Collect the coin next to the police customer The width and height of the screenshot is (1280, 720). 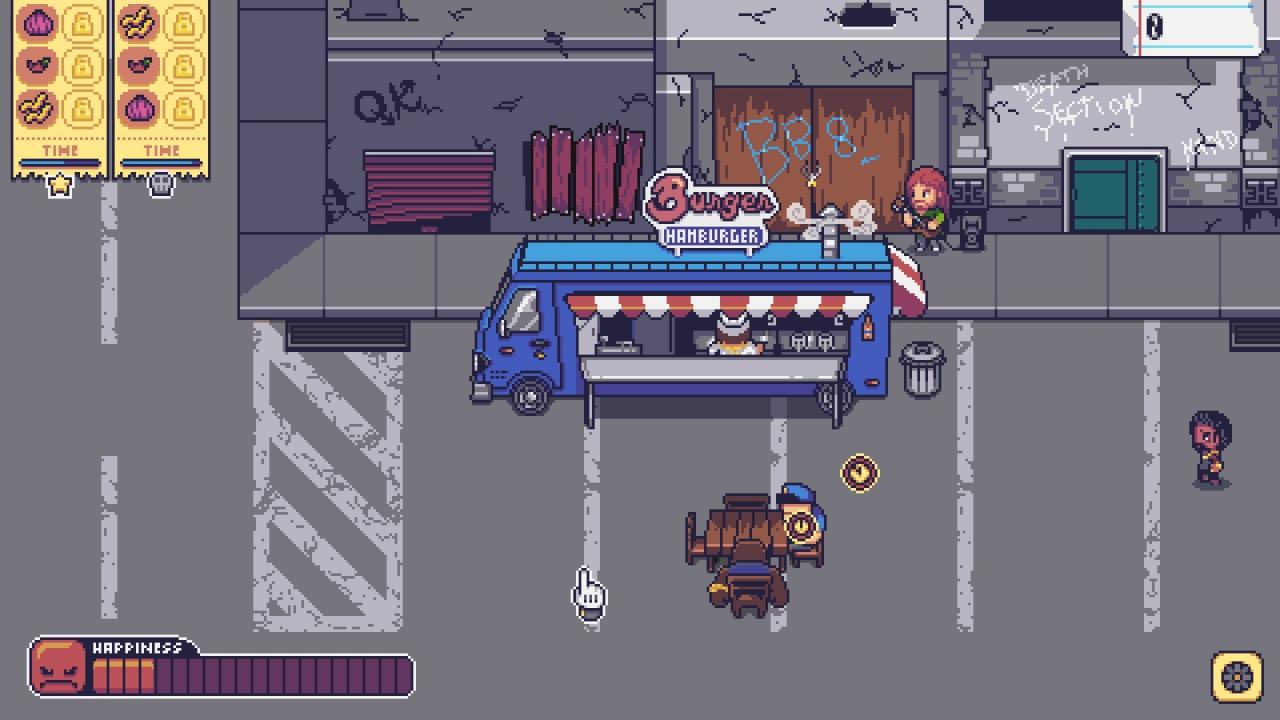click(x=857, y=474)
